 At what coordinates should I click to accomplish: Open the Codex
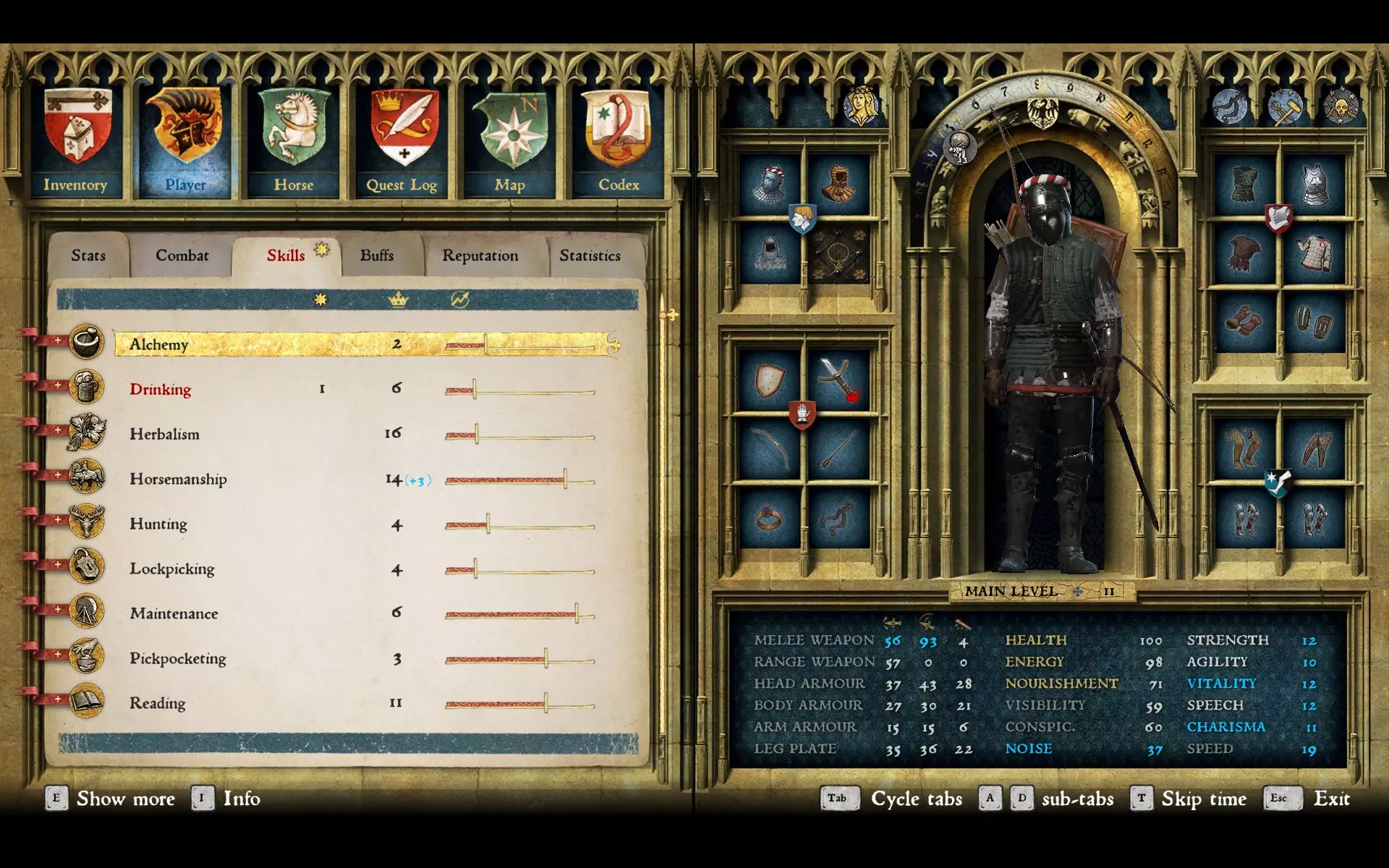619,142
